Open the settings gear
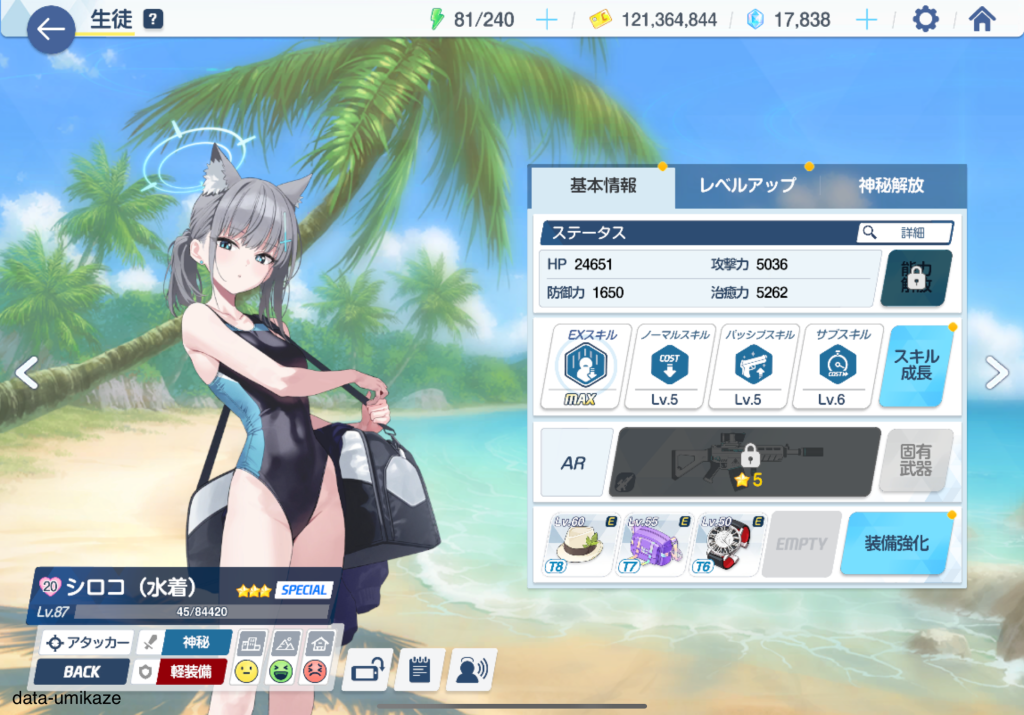Image resolution: width=1024 pixels, height=715 pixels. pyautogui.click(x=925, y=20)
